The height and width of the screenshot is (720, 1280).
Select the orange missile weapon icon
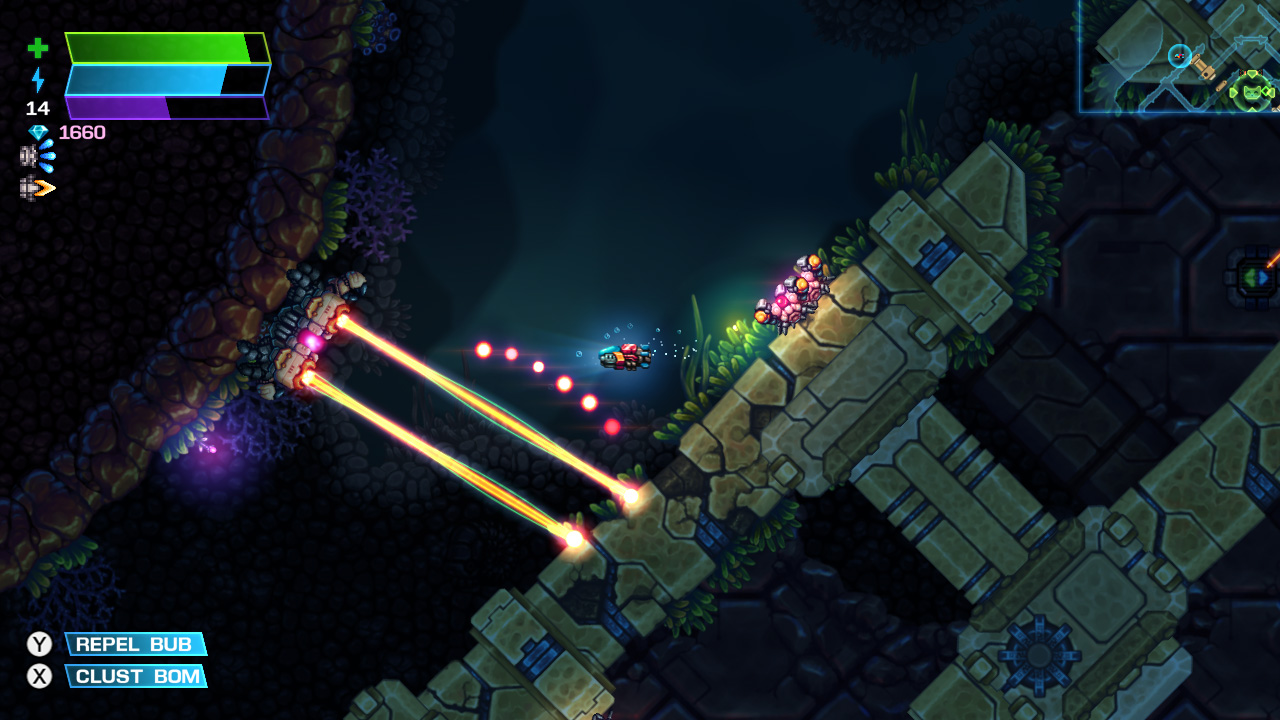click(38, 185)
